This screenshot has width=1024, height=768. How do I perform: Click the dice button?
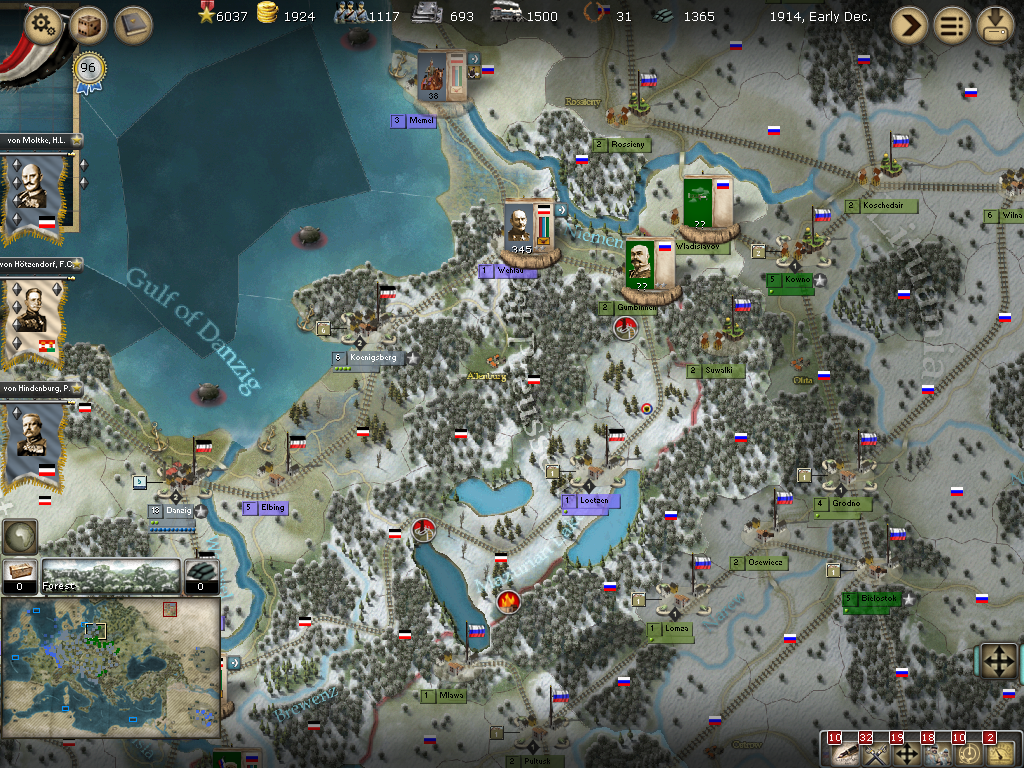tap(89, 24)
